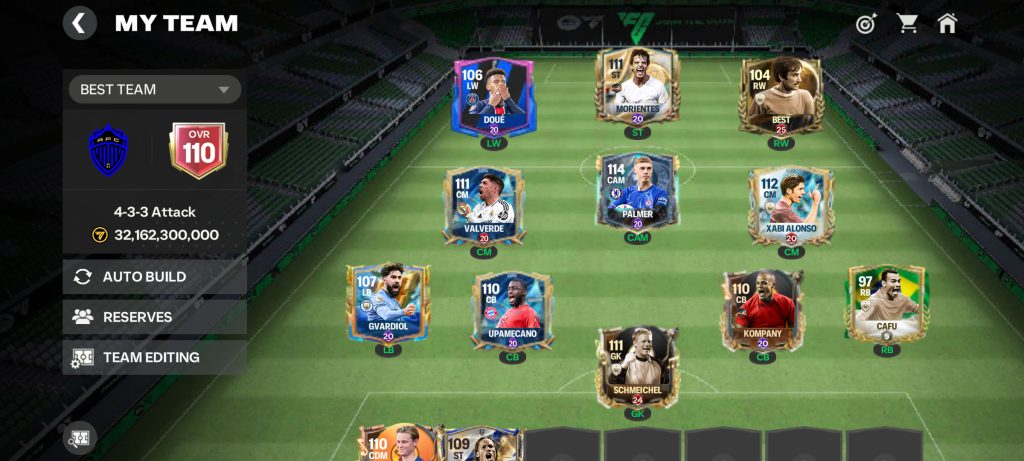Select the Morientes ST player card
1024x461 pixels.
[x=637, y=87]
